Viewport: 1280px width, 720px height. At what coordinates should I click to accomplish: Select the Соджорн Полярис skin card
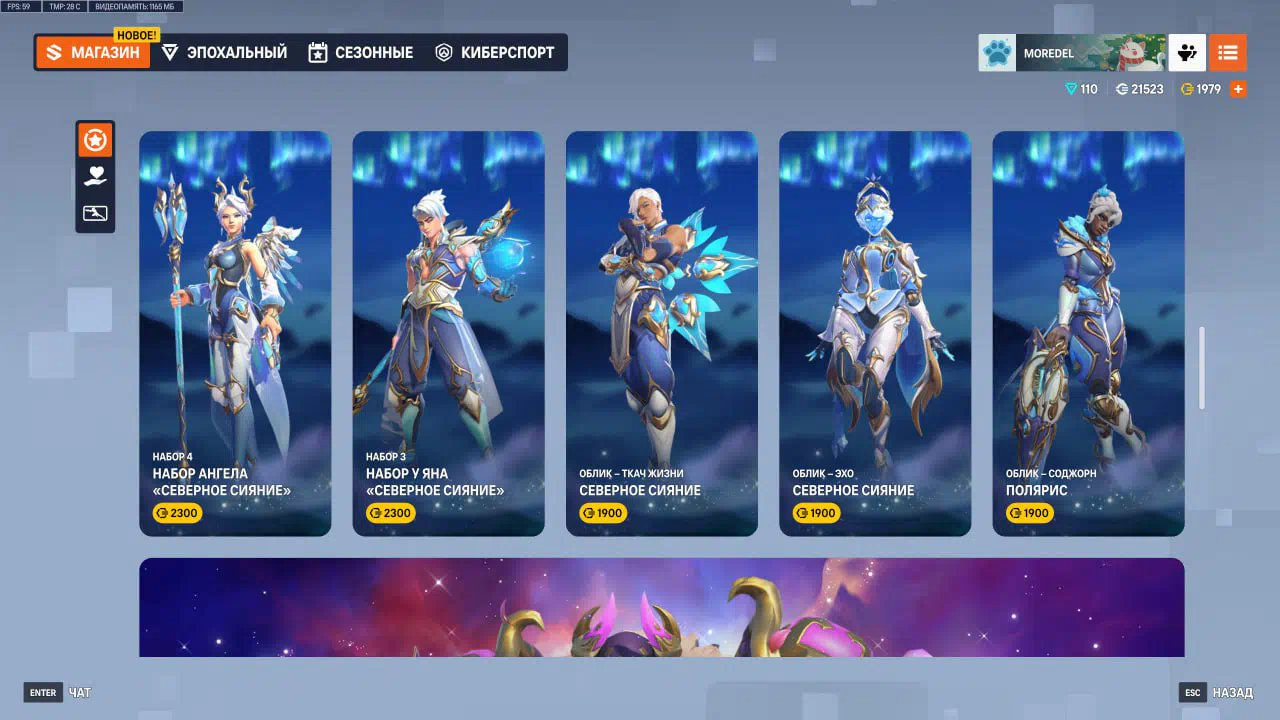[1088, 333]
